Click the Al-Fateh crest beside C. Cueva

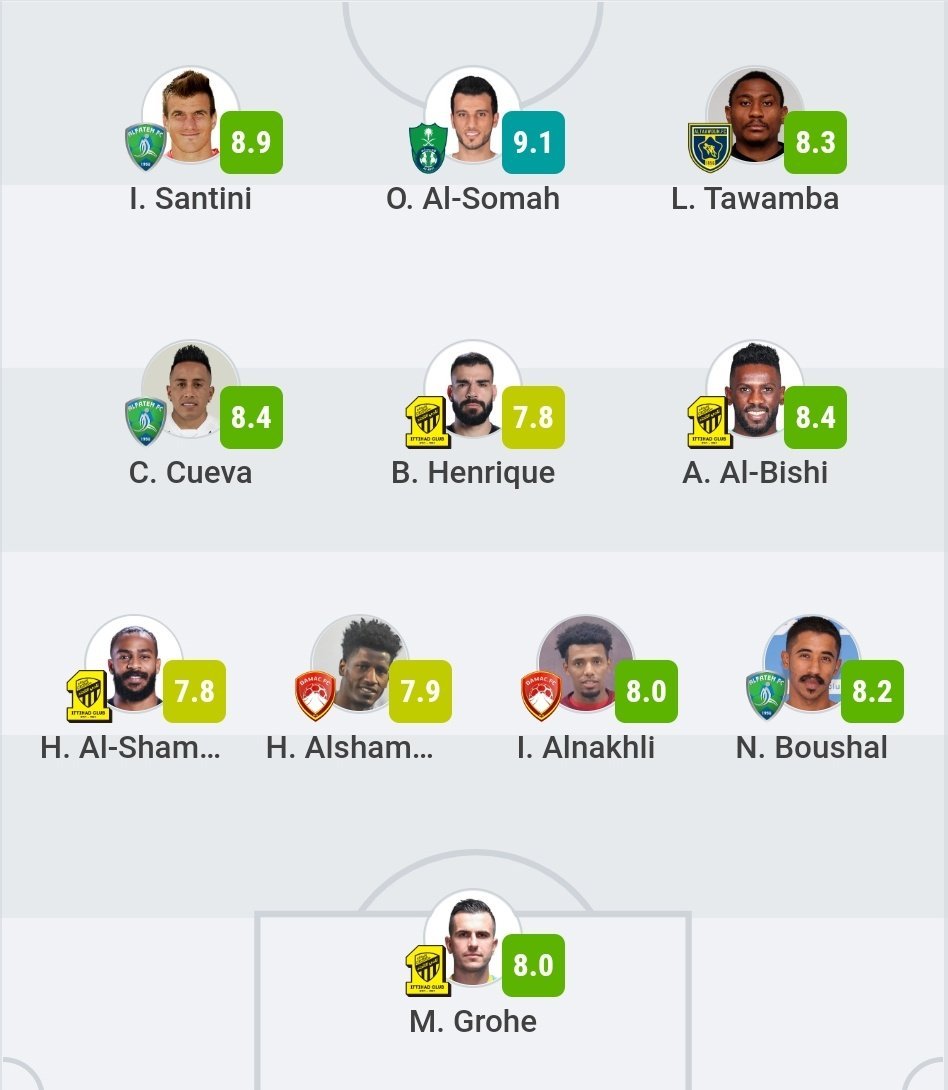[145, 421]
